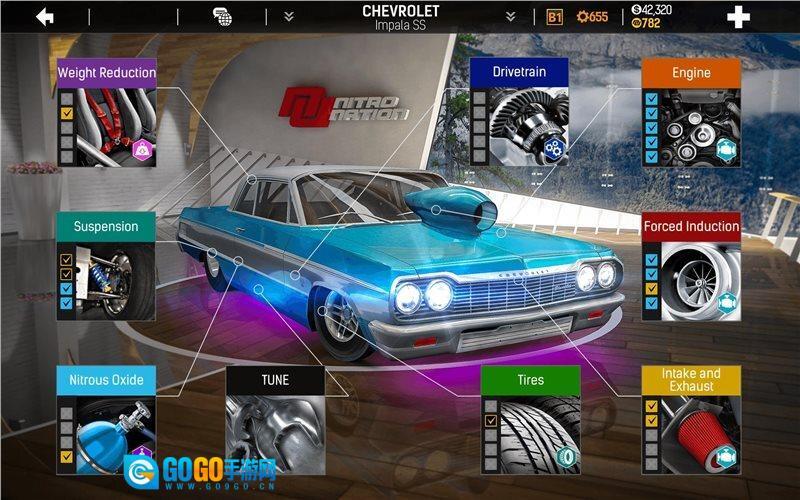Click the B1 car class badge
Screen dimensions: 800x500
pyautogui.click(x=555, y=17)
